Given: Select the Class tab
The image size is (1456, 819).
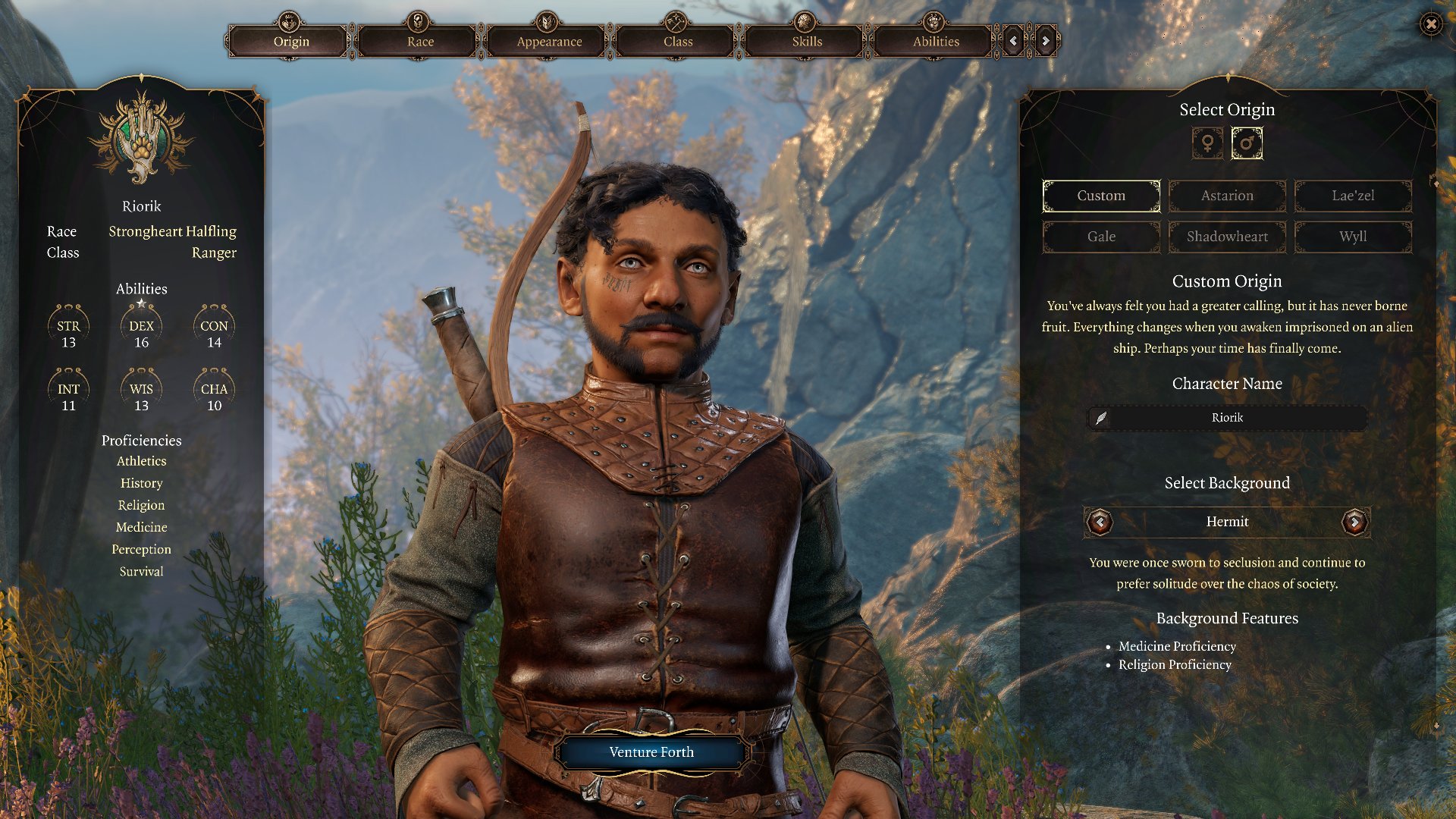Looking at the screenshot, I should [x=678, y=41].
